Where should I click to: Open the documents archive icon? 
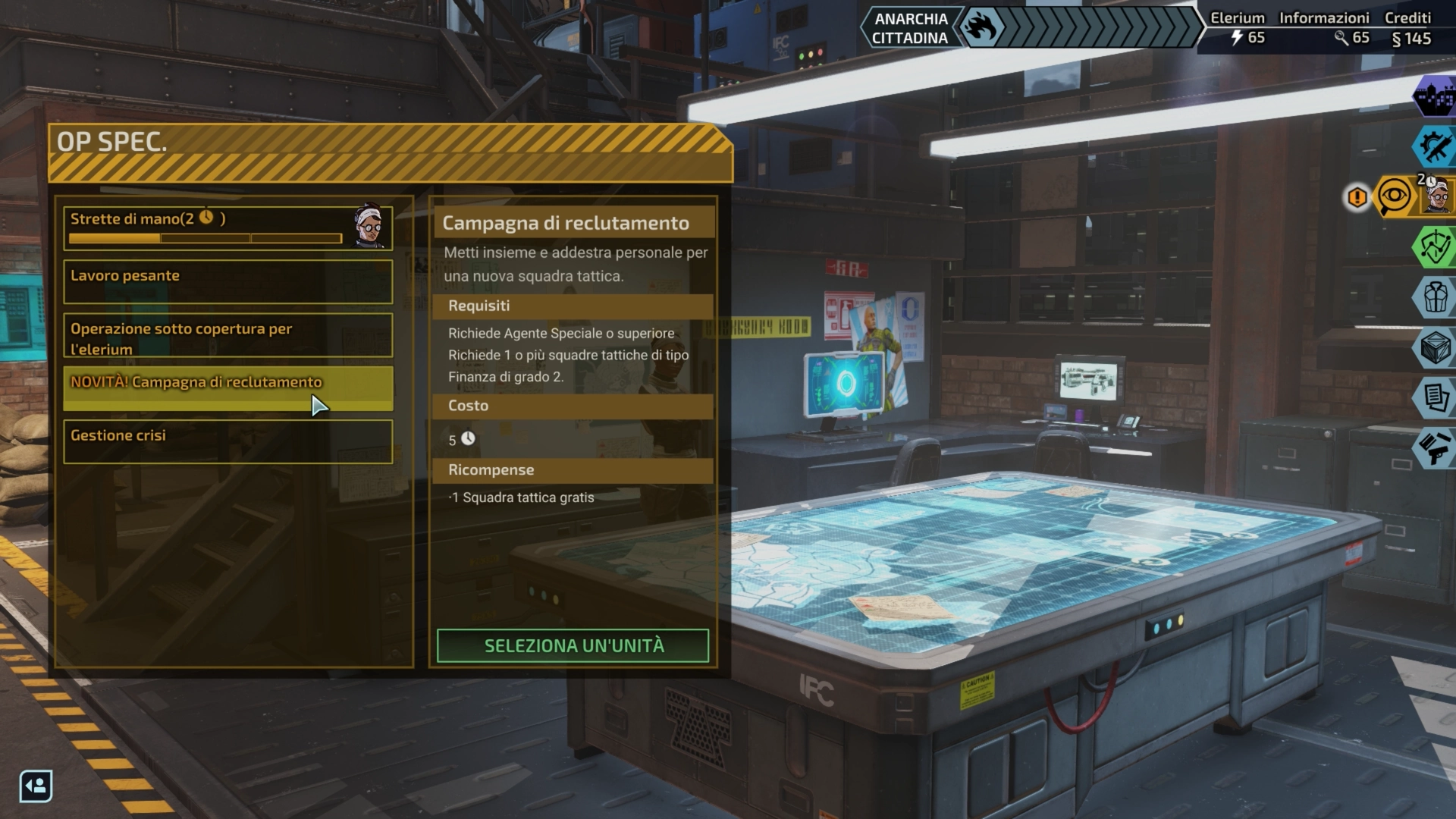(x=1435, y=397)
